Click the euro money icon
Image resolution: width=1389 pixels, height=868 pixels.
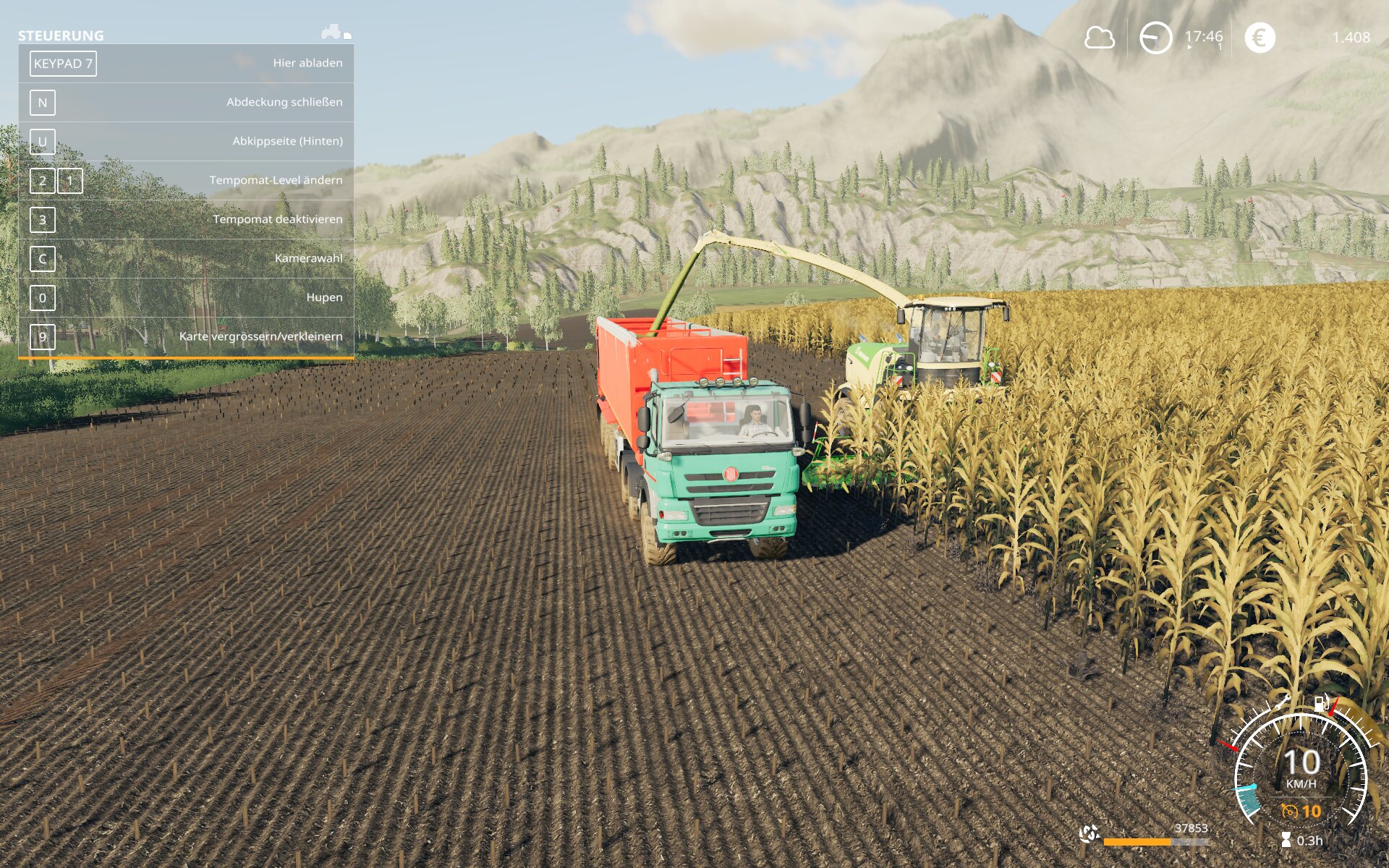(1260, 38)
